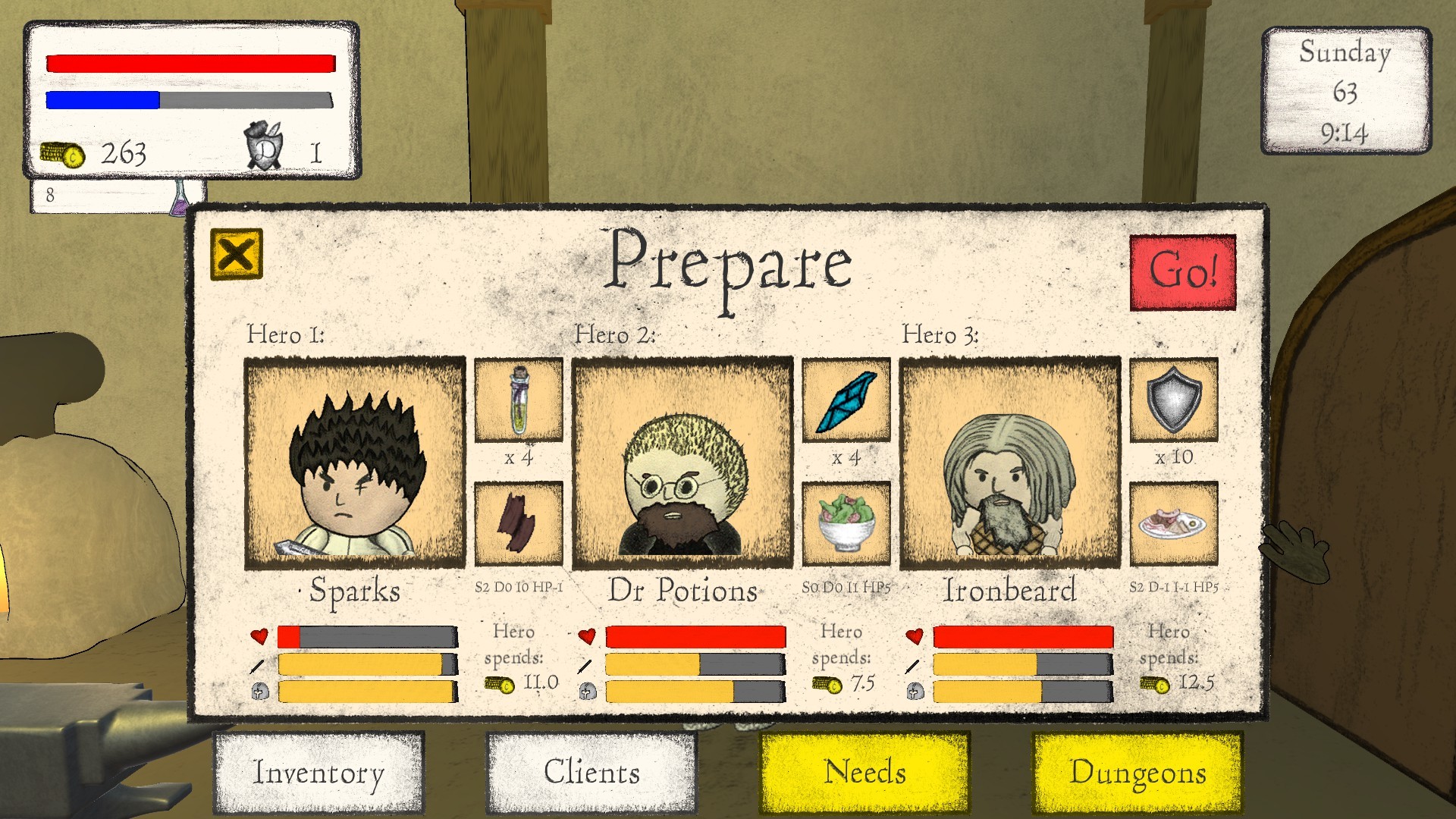The image size is (1456, 819).
Task: Open the Needs panel
Action: 864,773
